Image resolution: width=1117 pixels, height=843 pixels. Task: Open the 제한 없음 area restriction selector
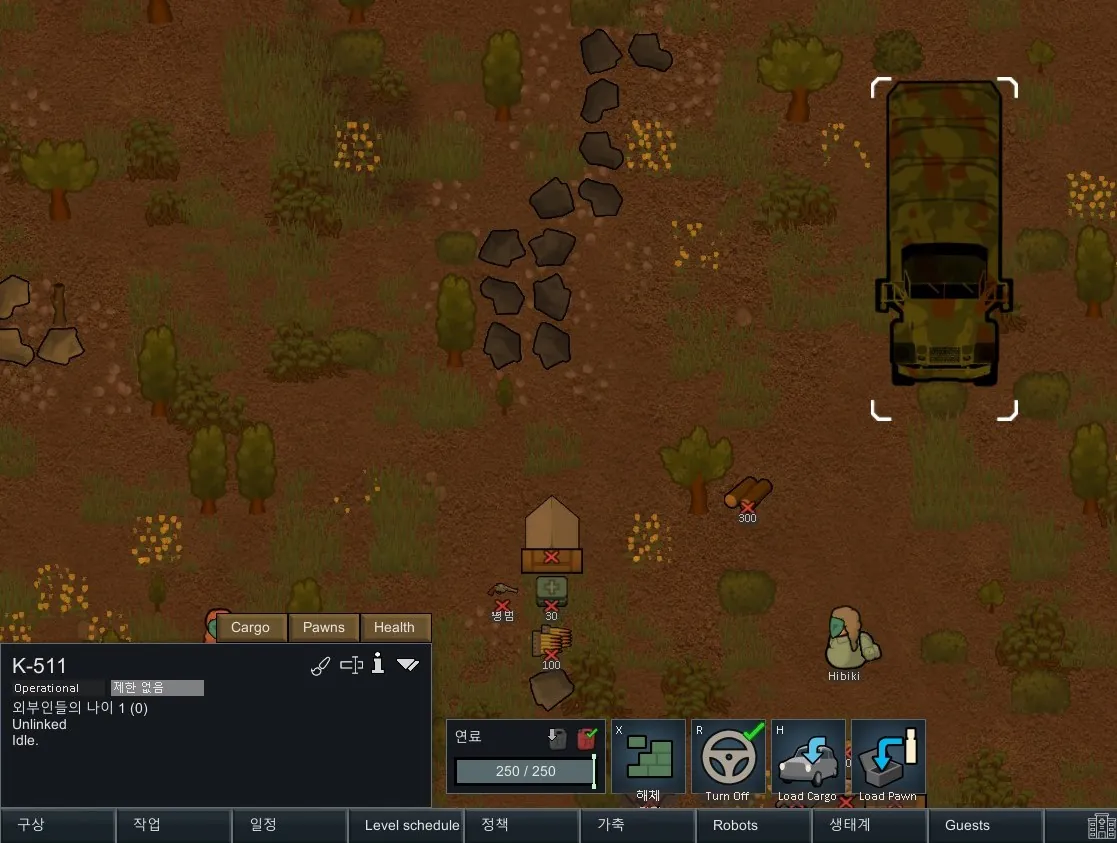(157, 688)
